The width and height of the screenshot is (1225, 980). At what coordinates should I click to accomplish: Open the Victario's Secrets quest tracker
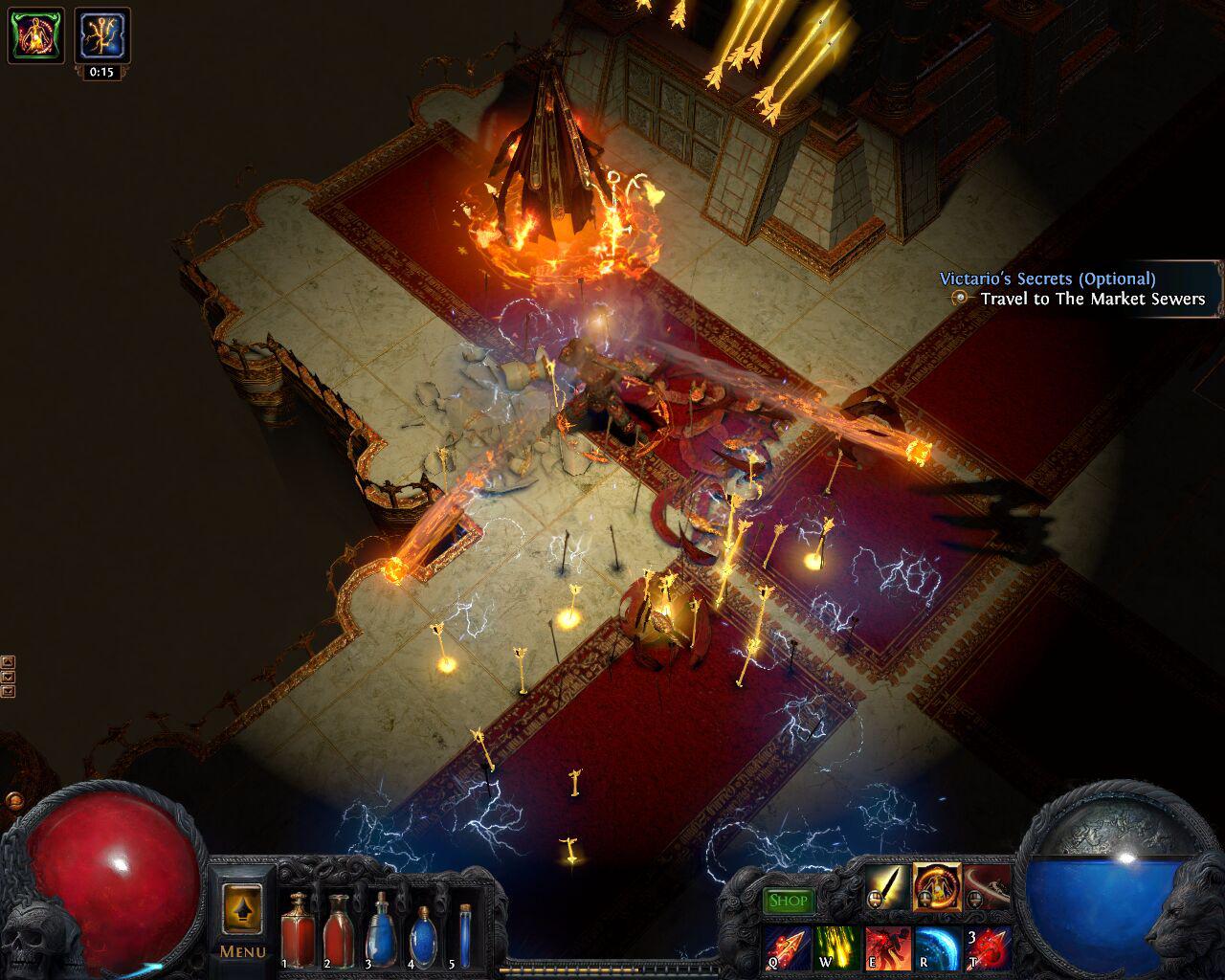1047,279
